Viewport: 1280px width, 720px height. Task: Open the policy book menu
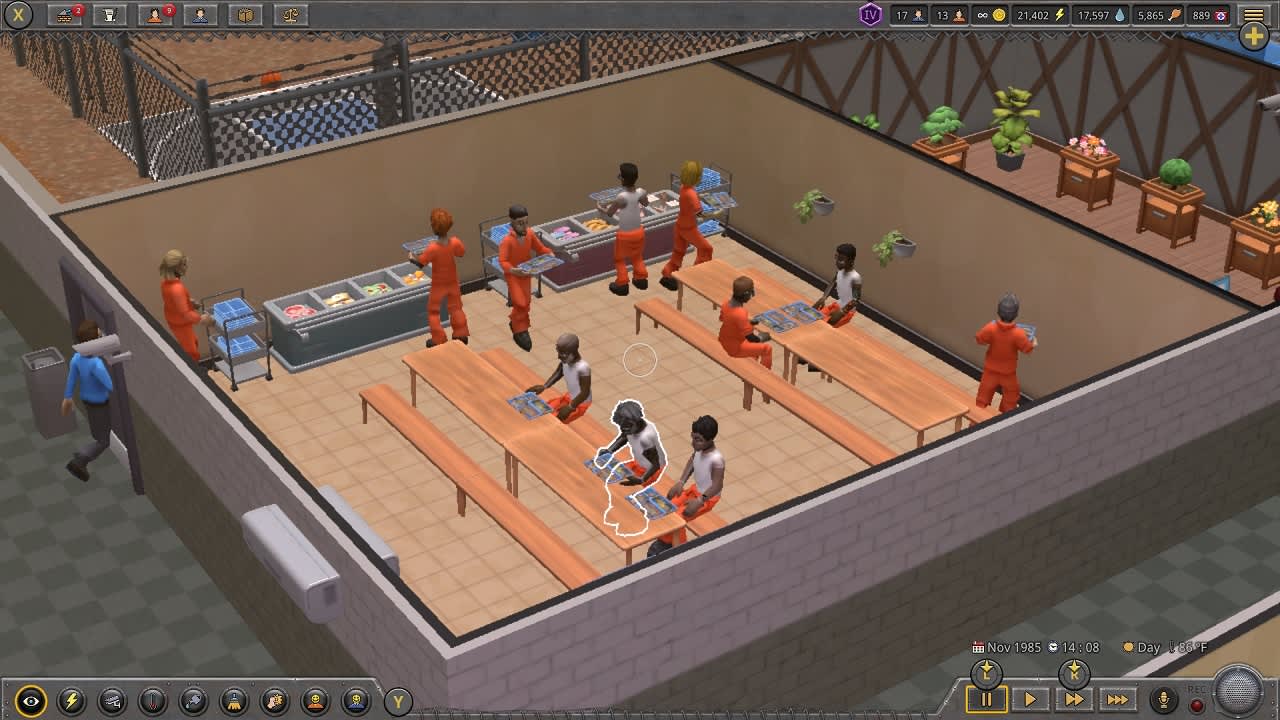(x=246, y=15)
